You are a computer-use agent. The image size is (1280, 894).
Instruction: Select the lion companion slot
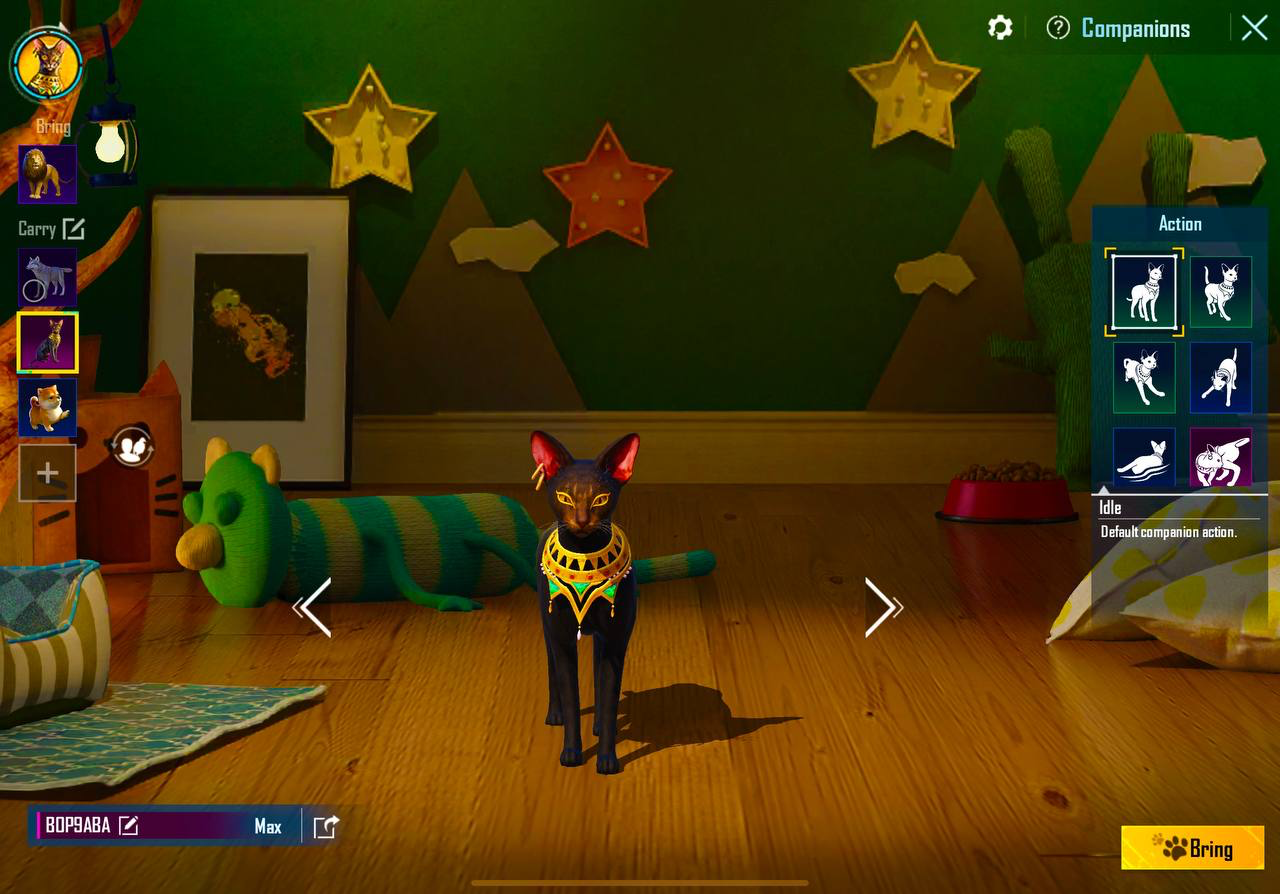[47, 174]
